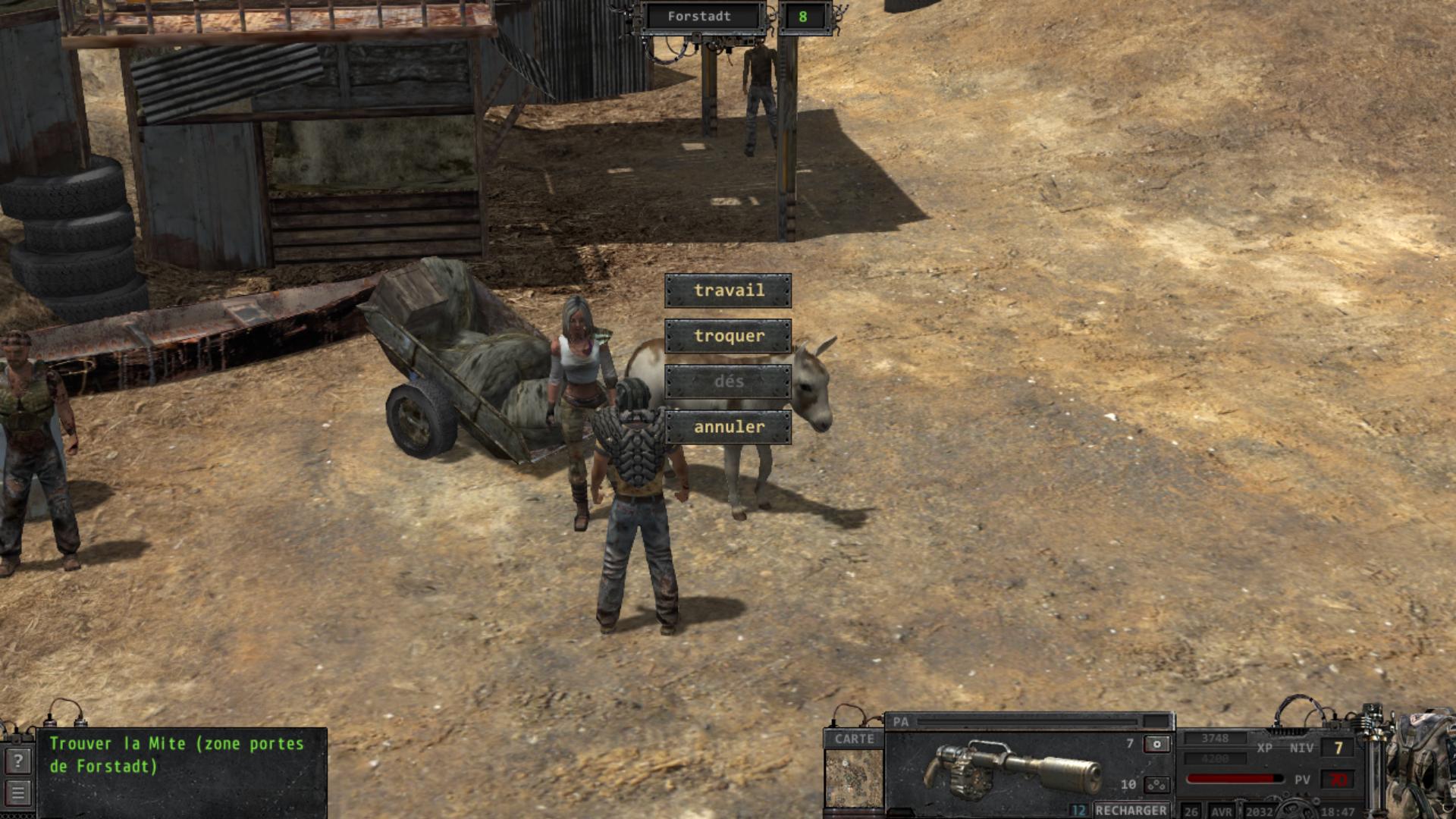1456x819 pixels.
Task: Select the single-shot fire mode button
Action: click(1156, 744)
